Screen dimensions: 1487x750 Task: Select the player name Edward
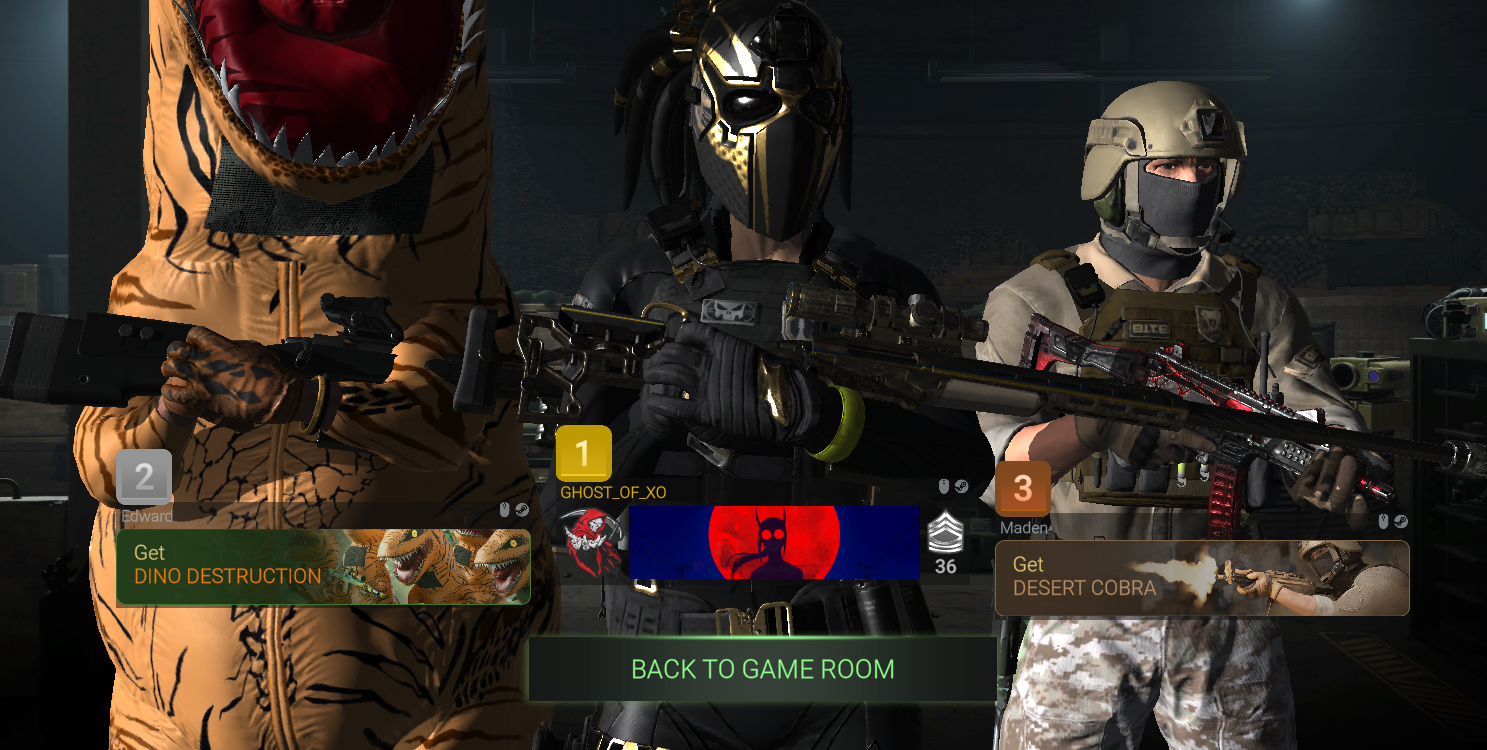pos(147,517)
